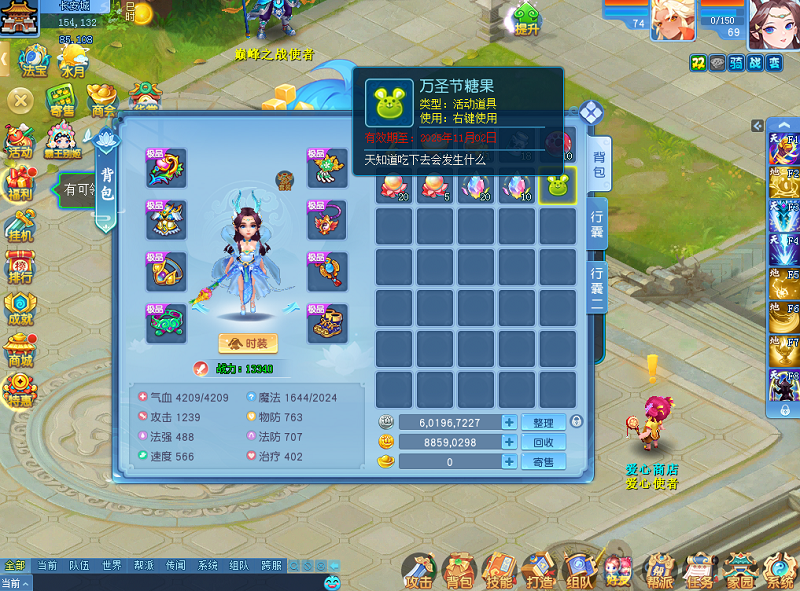Start auto-battle with the 挂机 icon
The width and height of the screenshot is (800, 591).
point(20,227)
